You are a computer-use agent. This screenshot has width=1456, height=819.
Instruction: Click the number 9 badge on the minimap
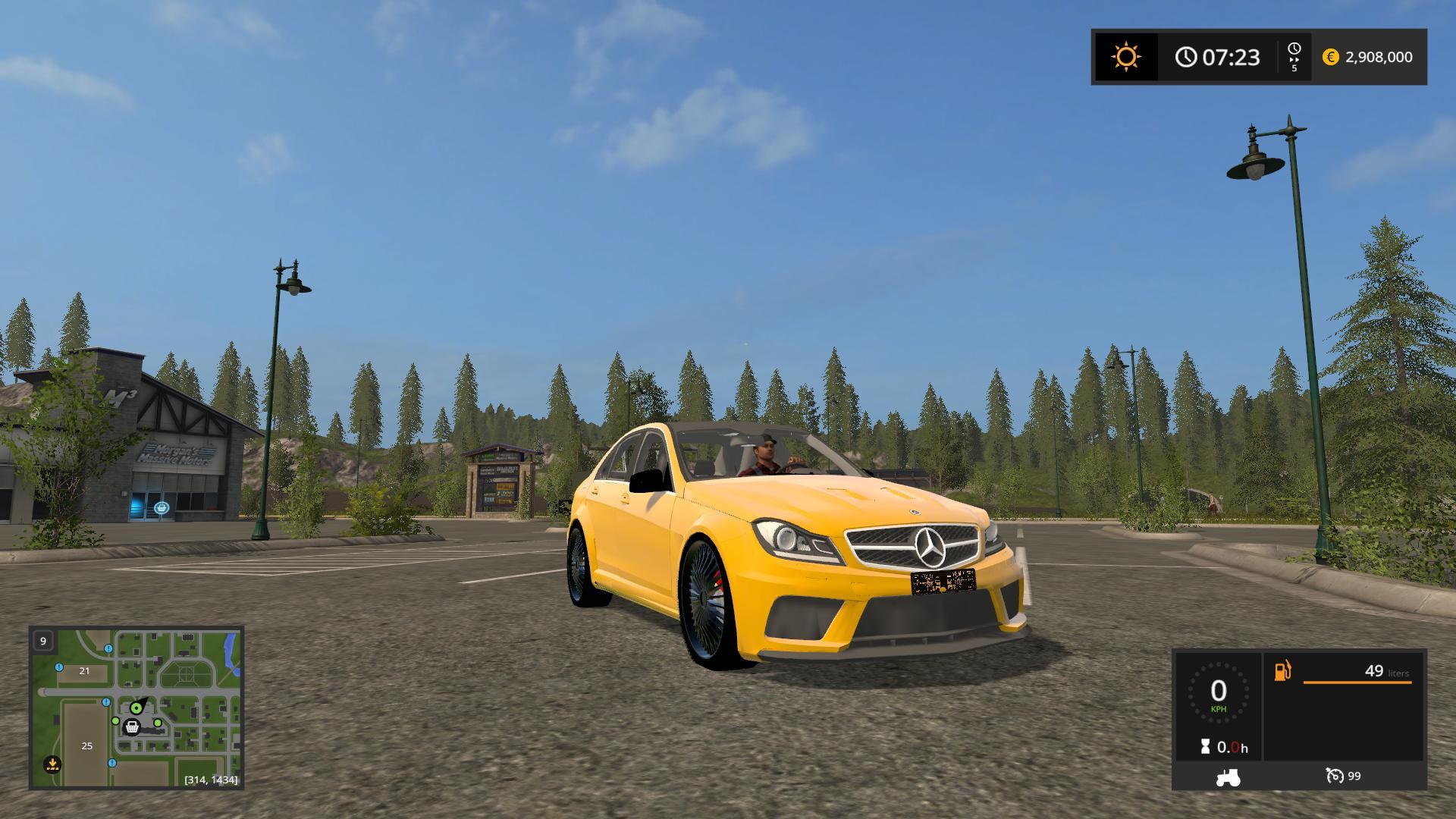click(x=43, y=641)
